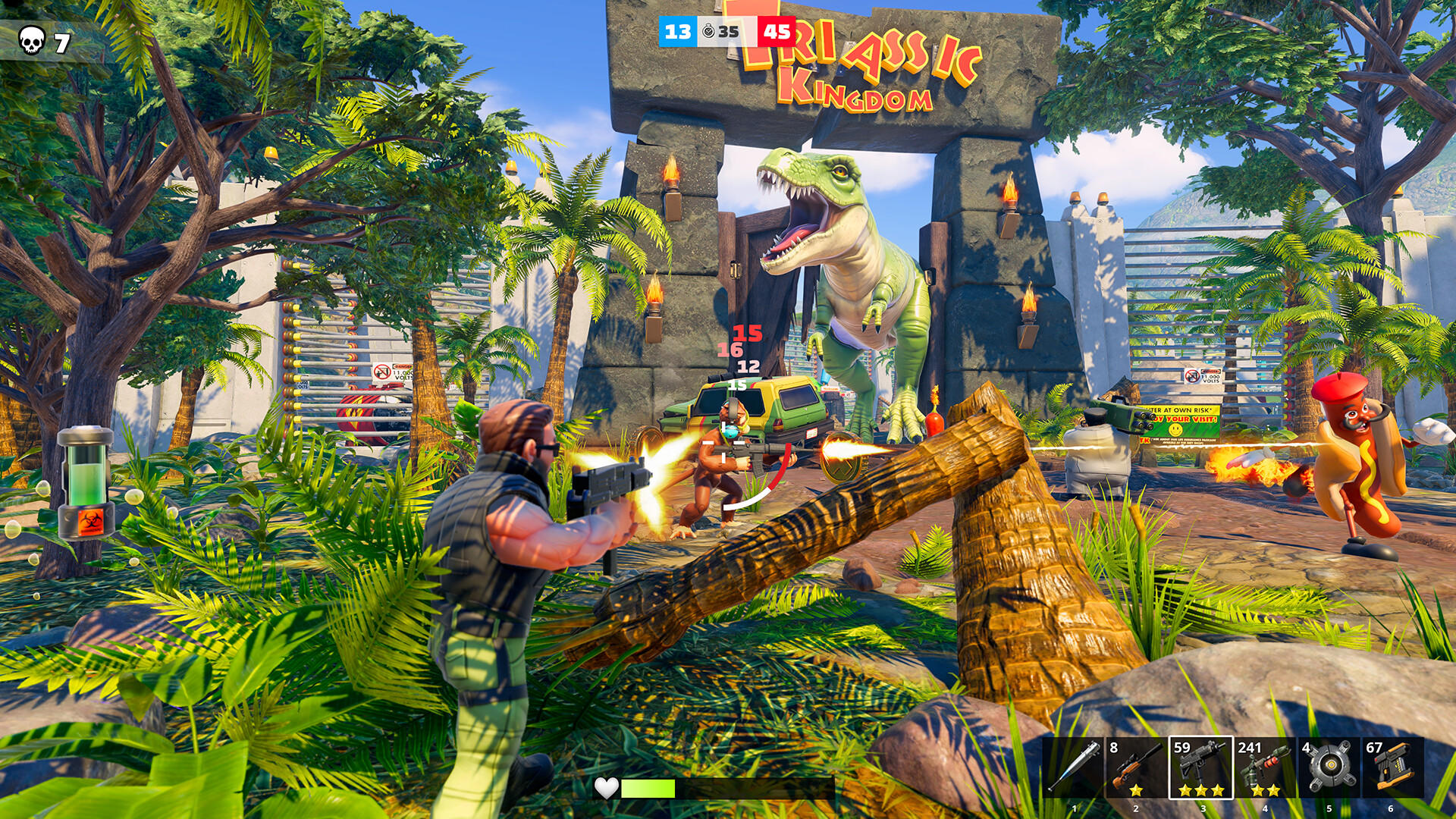1456x819 pixels.
Task: Click the ammo count 59 on the SMG slot
Action: [x=1182, y=748]
